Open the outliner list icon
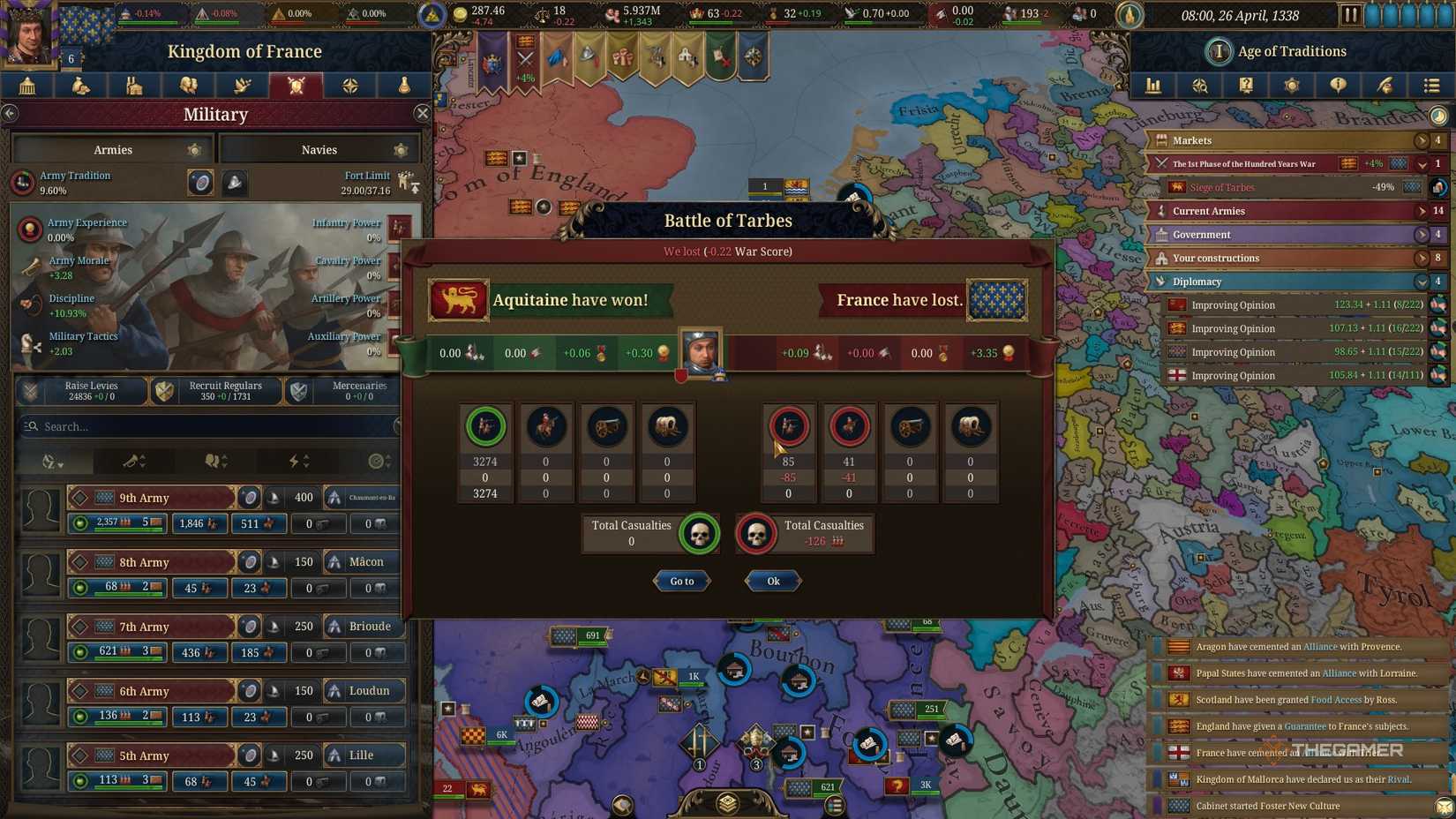Image resolution: width=1456 pixels, height=819 pixels. (1430, 86)
